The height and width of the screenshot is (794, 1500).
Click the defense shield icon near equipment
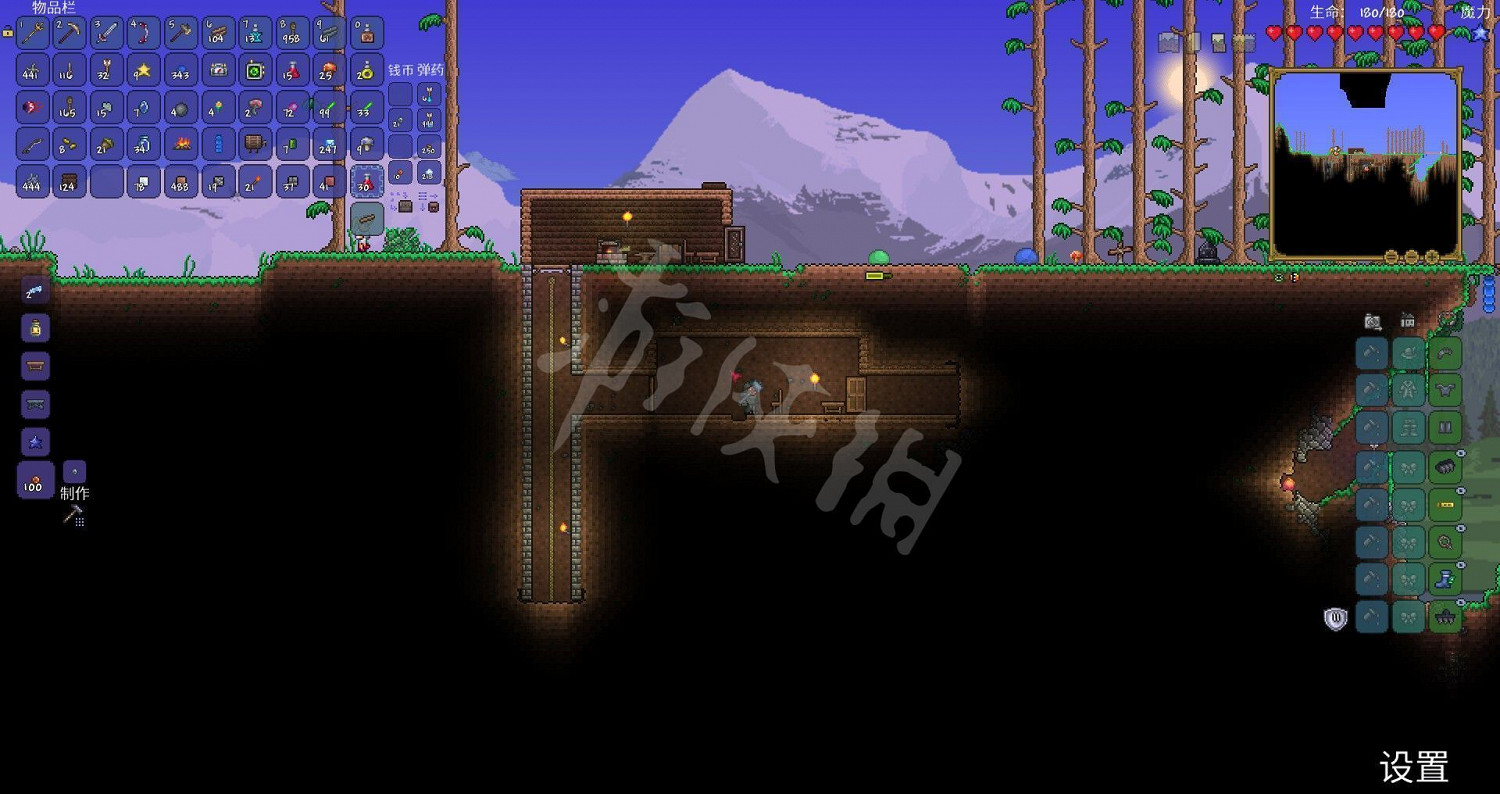[1337, 617]
